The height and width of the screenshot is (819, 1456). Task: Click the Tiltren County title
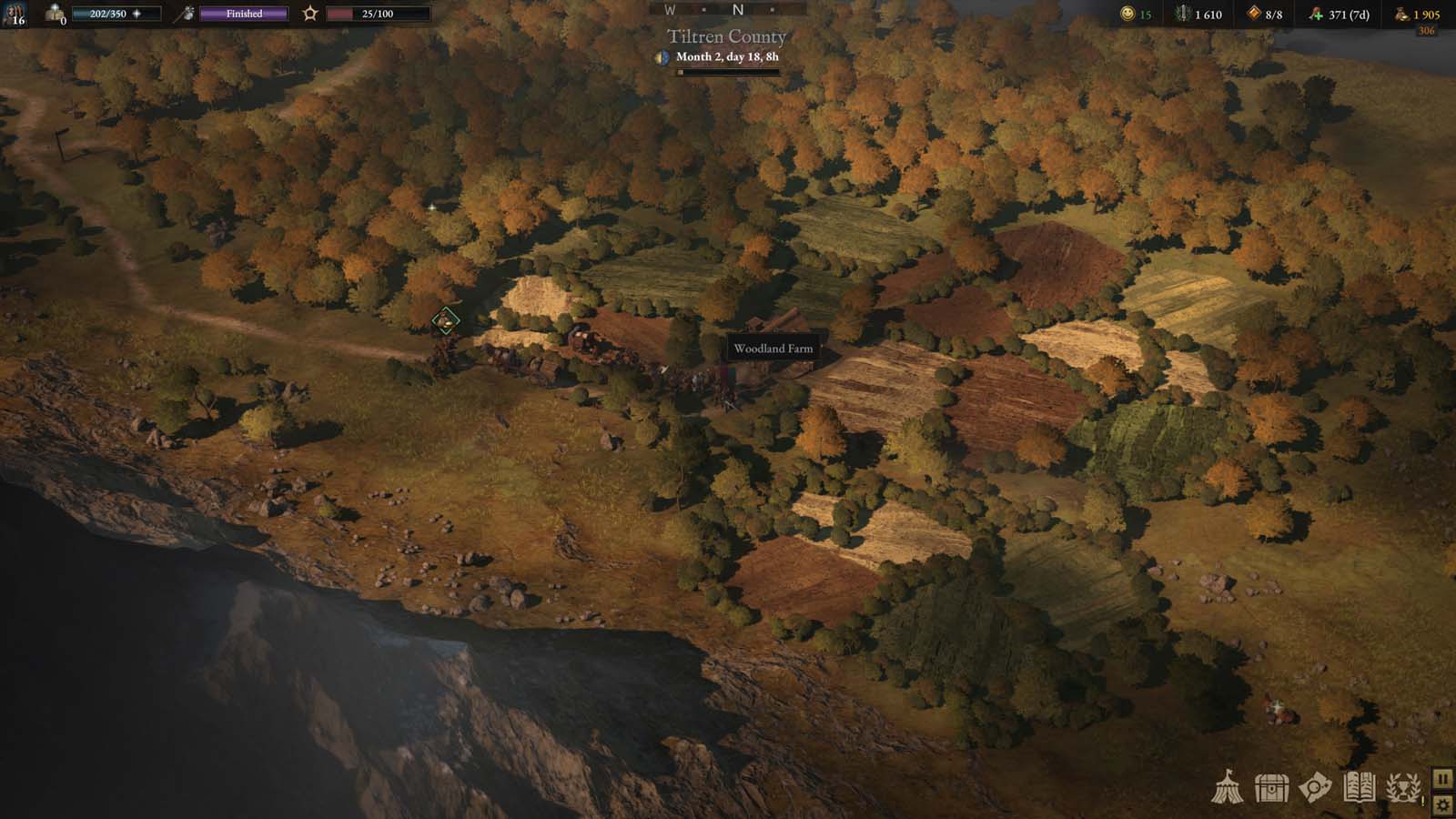725,36
